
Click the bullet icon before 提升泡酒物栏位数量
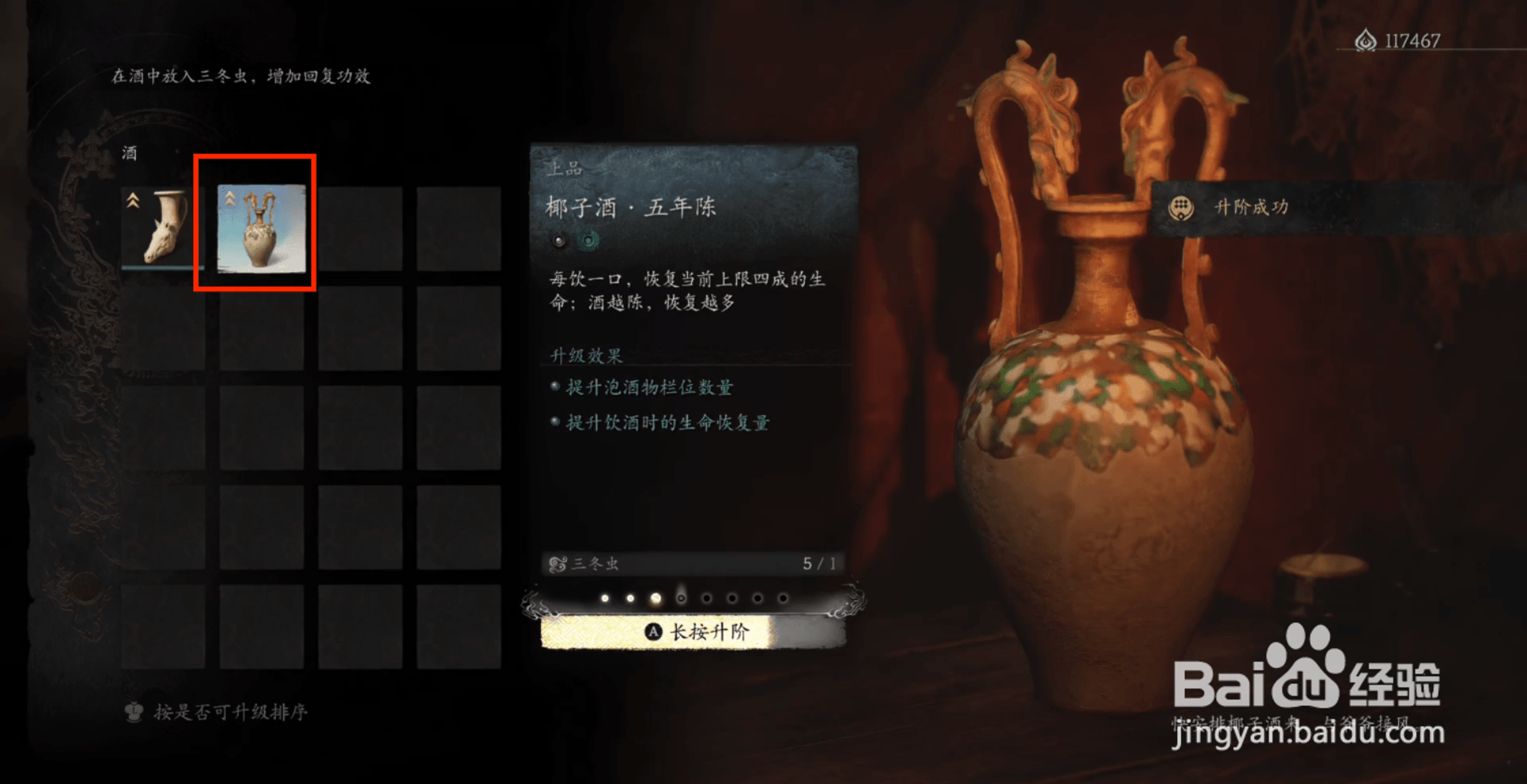coord(555,386)
